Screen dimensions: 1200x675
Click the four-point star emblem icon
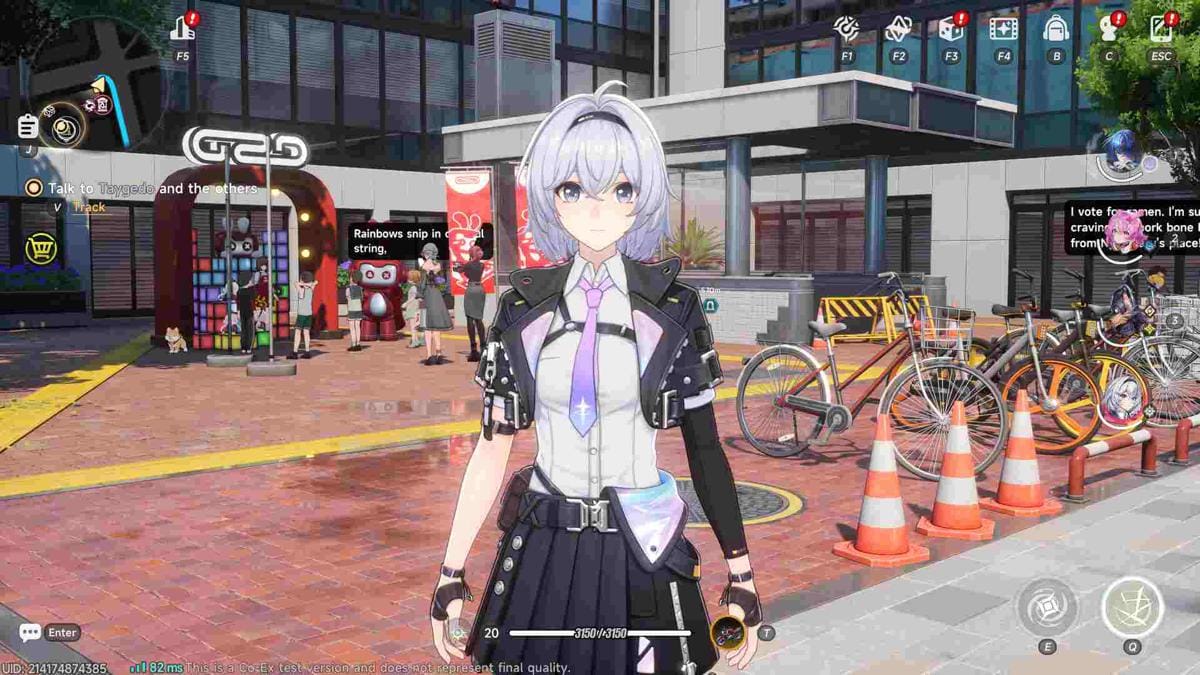(898, 29)
